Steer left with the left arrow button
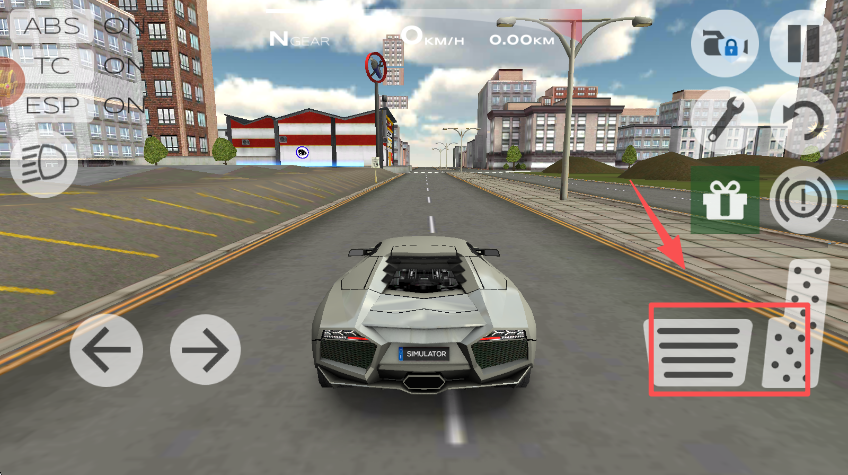848x475 pixels. pyautogui.click(x=105, y=350)
